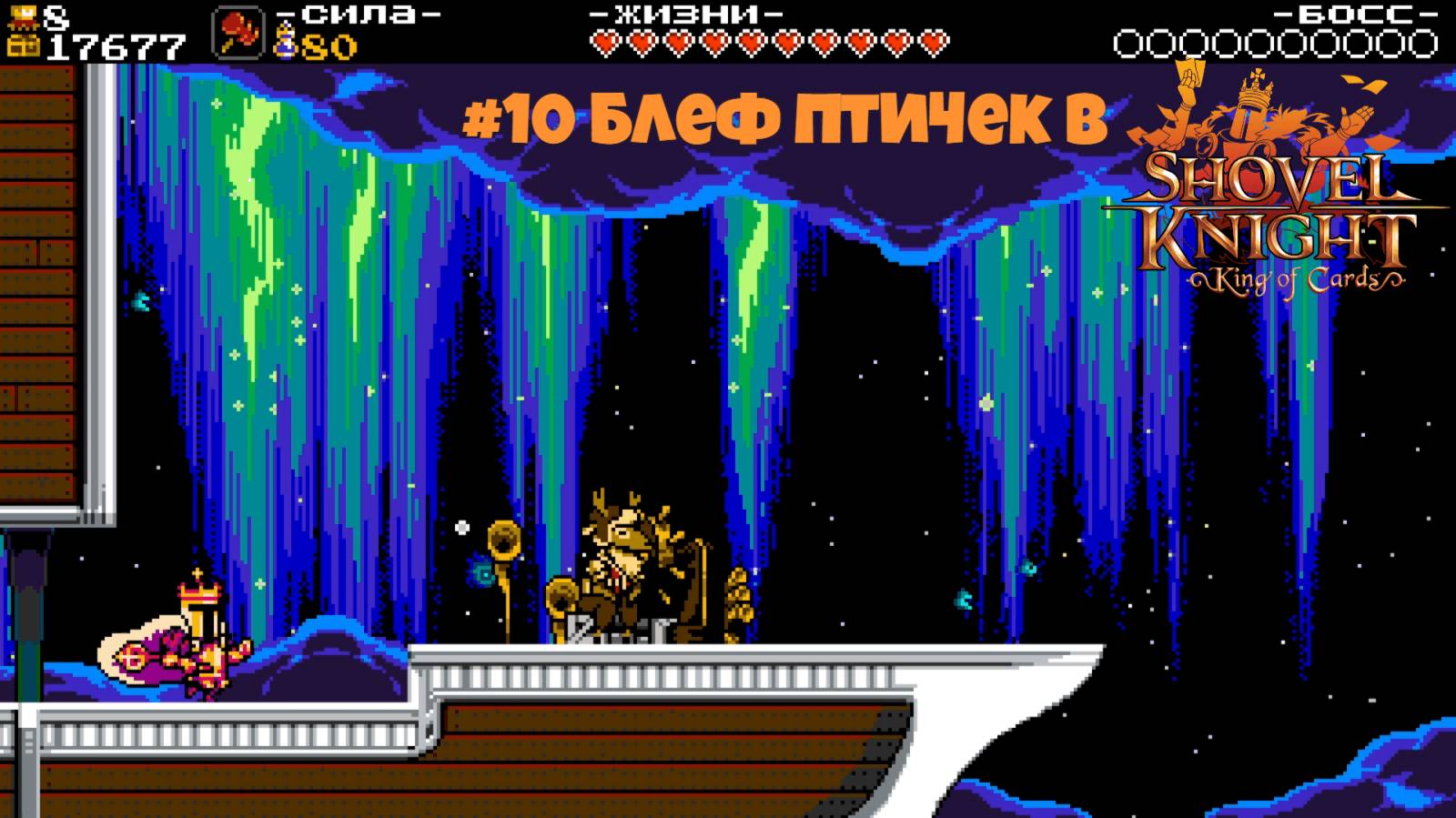The width and height of the screenshot is (1456, 818).
Task: Select the first heart in the ЖИЗНИ bar
Action: click(603, 41)
